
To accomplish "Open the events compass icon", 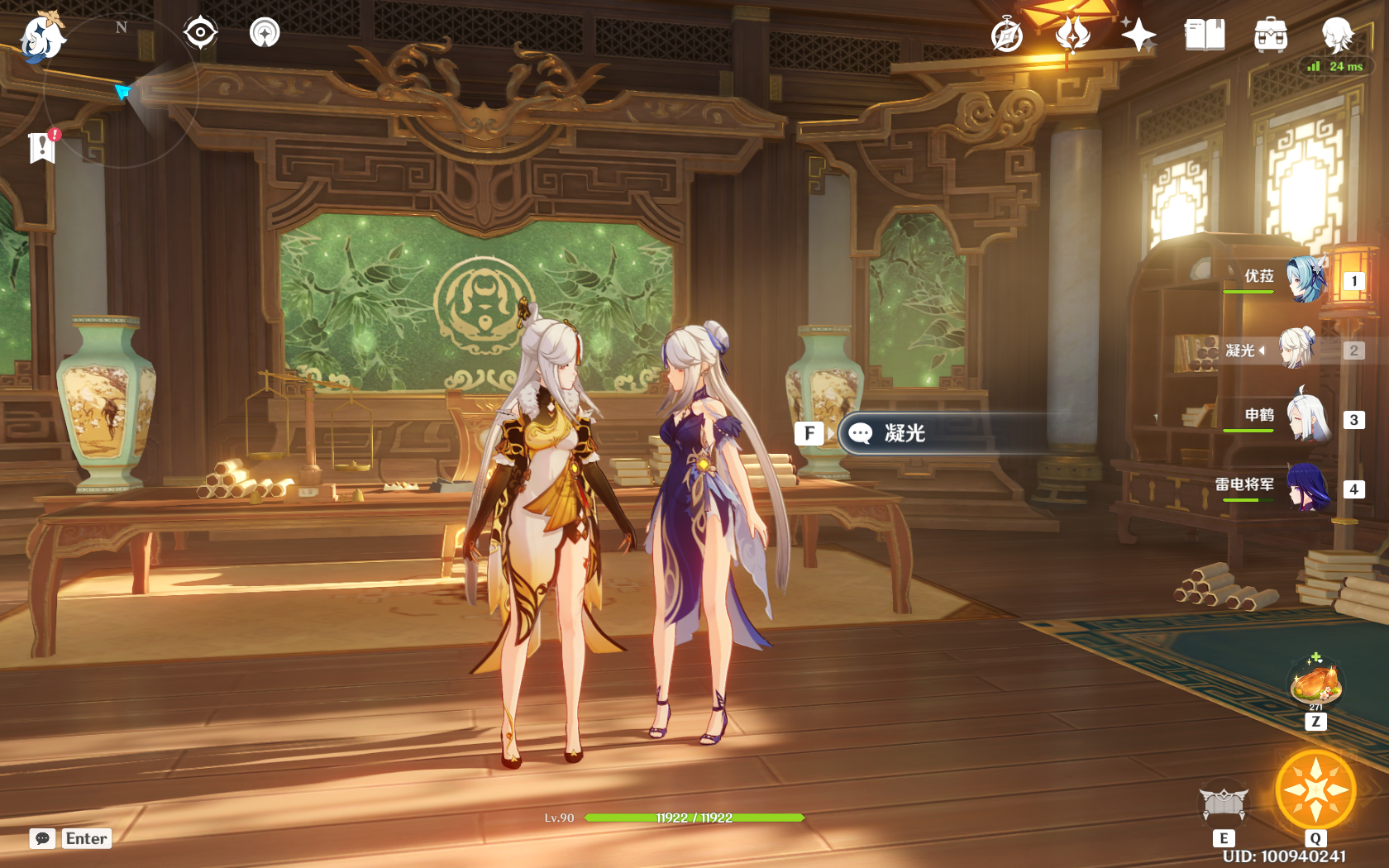I will point(1007,36).
